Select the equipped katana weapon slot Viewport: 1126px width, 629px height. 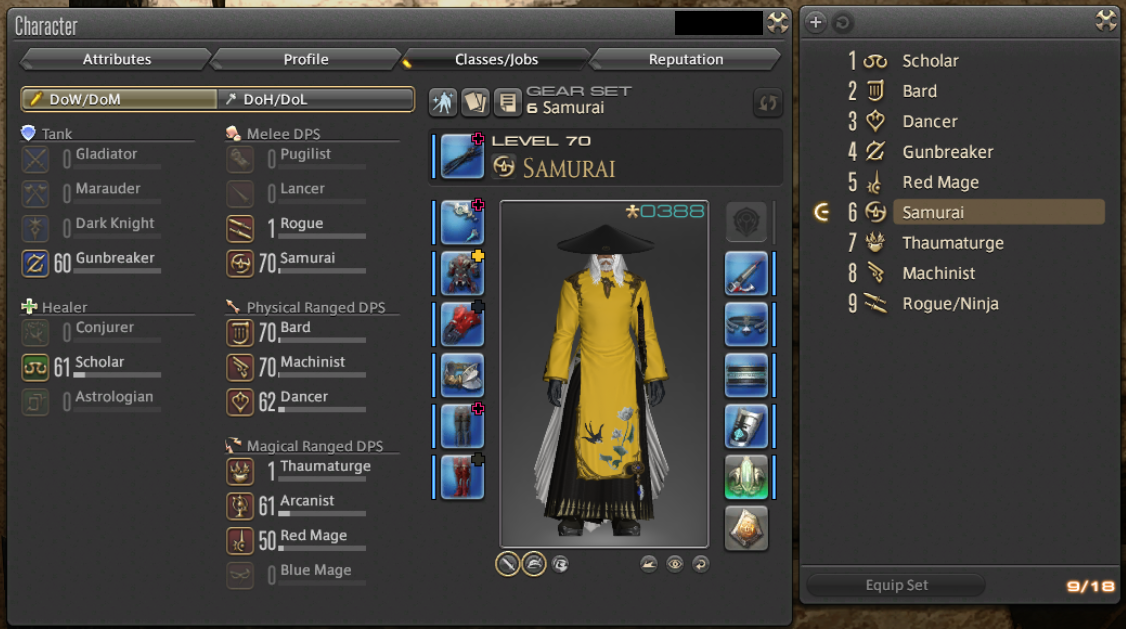coord(462,156)
